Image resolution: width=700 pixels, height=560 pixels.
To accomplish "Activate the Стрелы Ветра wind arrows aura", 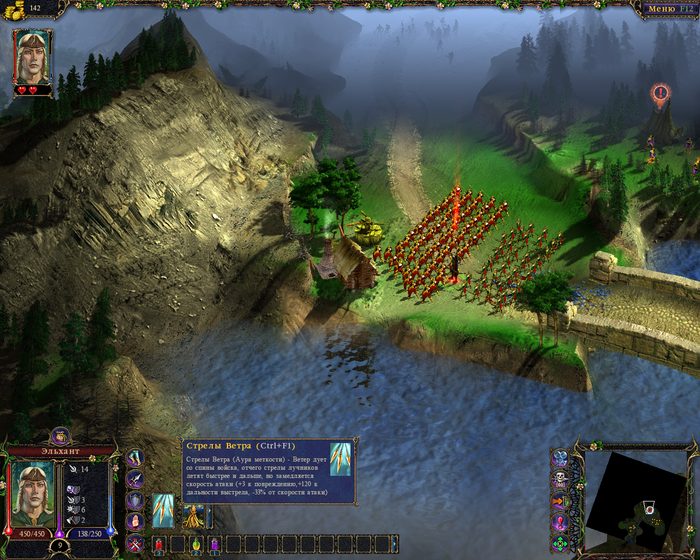I will [163, 510].
